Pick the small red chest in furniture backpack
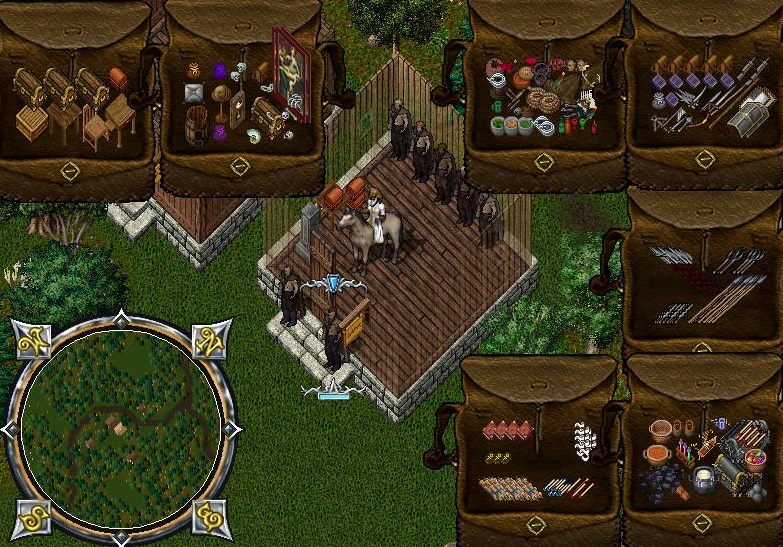 pyautogui.click(x=118, y=76)
